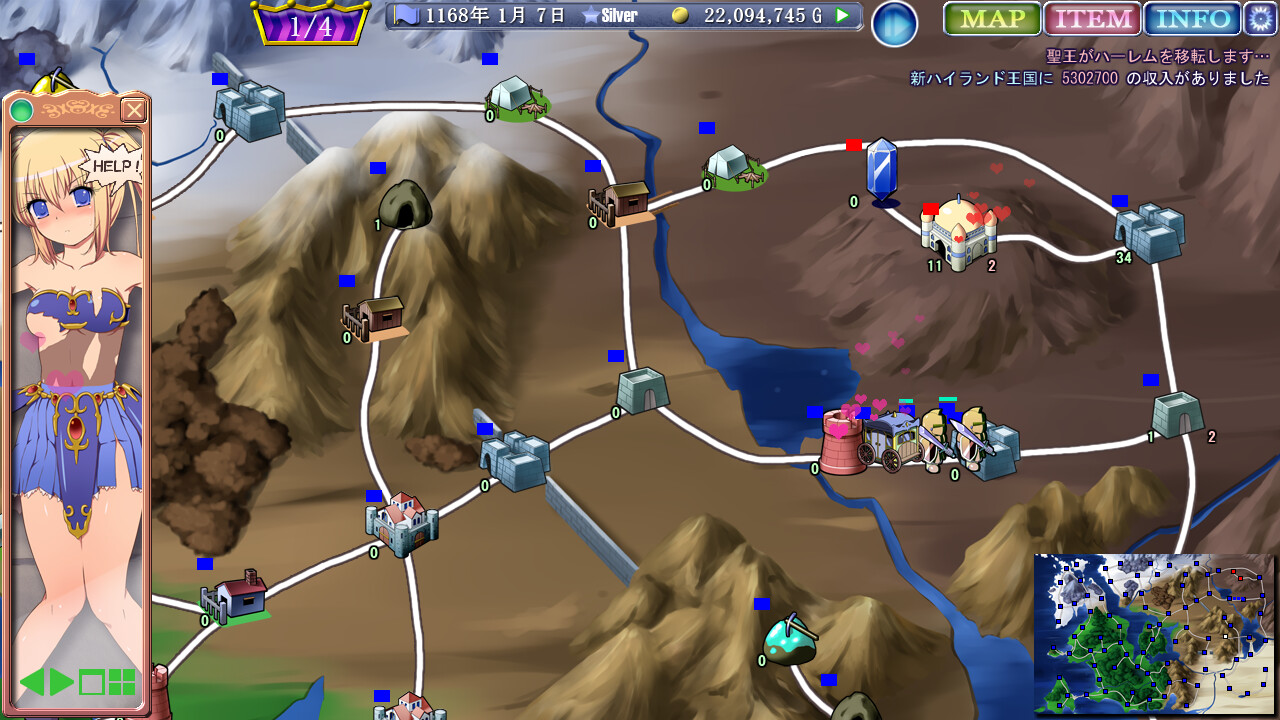The width and height of the screenshot is (1280, 720).
Task: Click the green orb on portrait panel
Action: pyautogui.click(x=21, y=110)
